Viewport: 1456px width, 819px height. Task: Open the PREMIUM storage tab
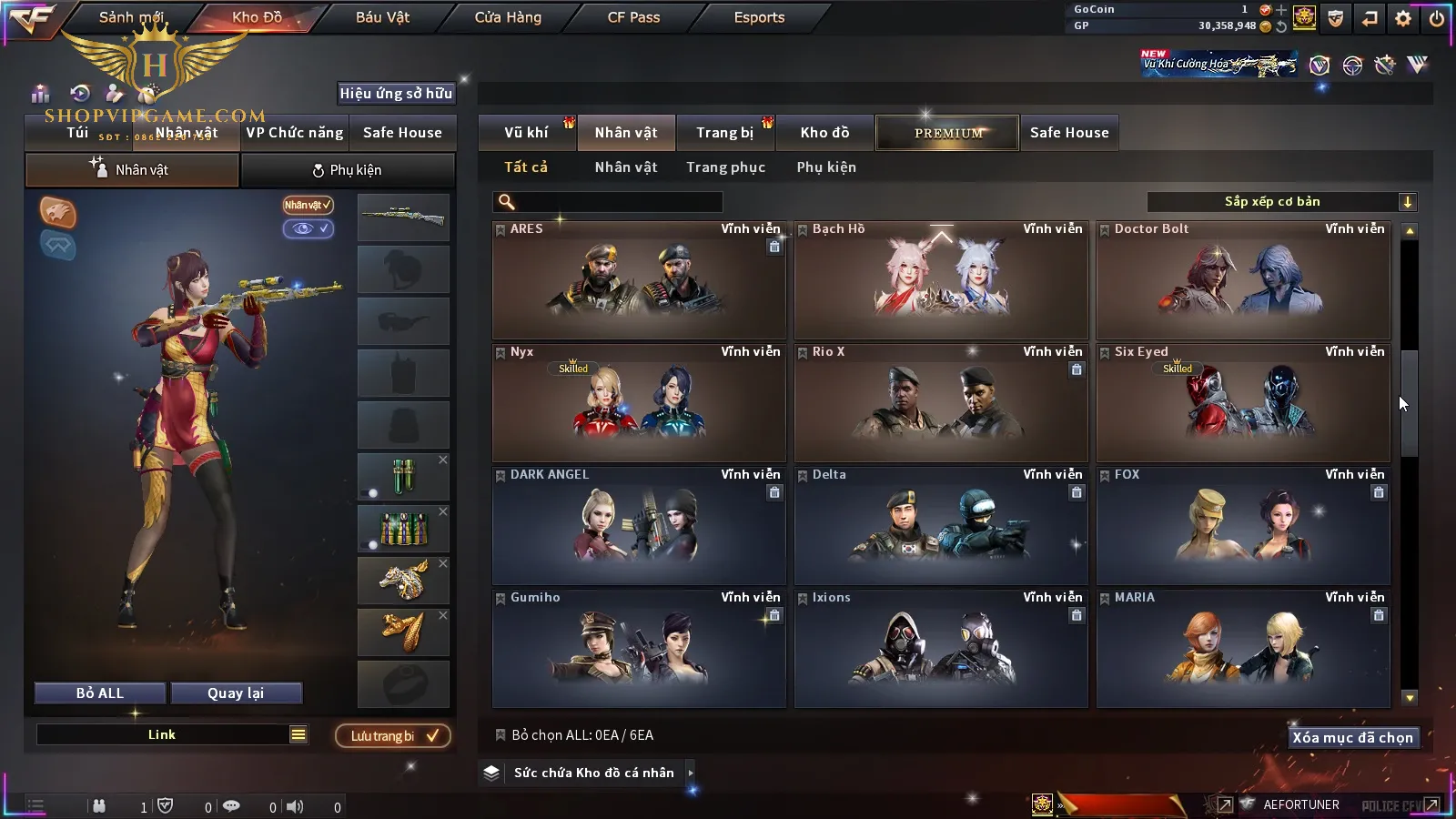pos(948,133)
